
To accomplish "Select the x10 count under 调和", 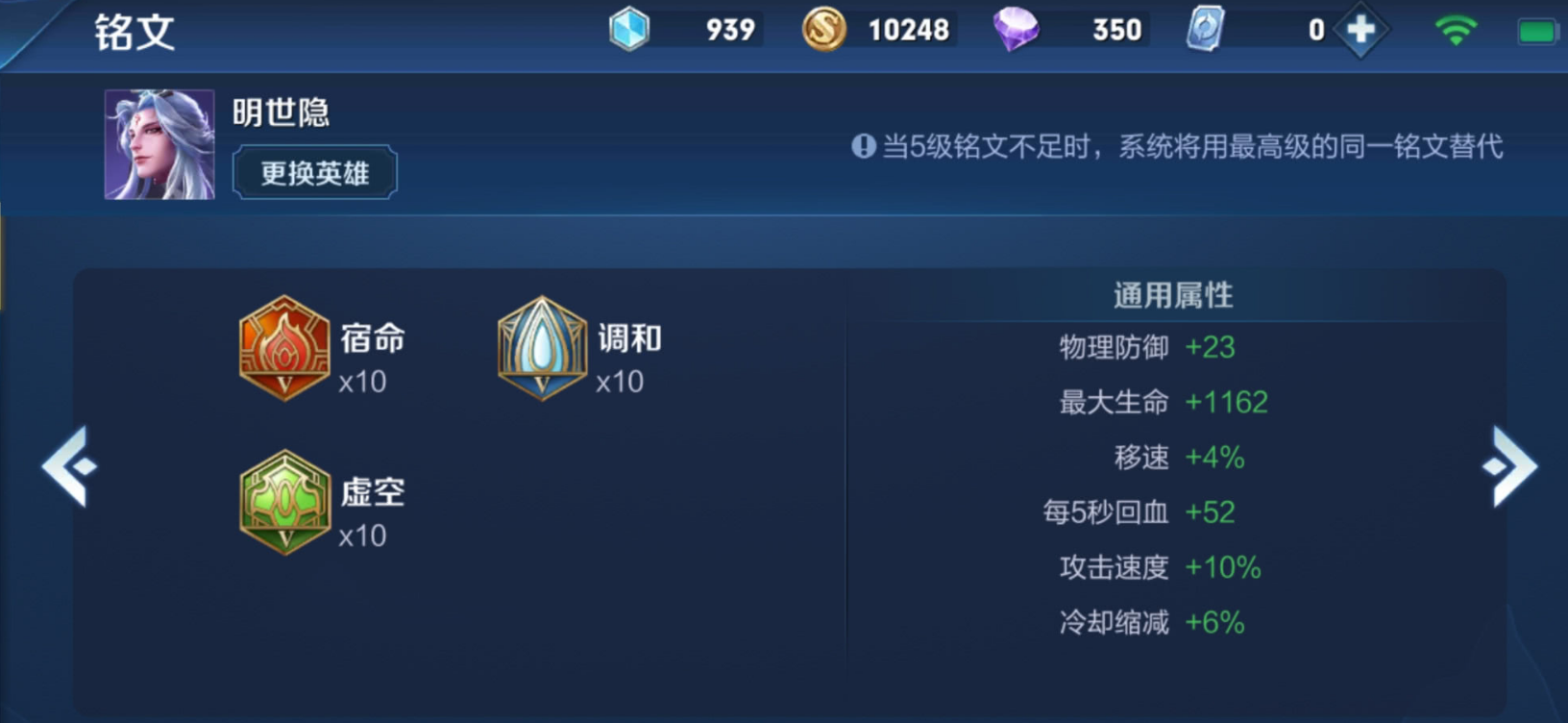I will coord(619,384).
